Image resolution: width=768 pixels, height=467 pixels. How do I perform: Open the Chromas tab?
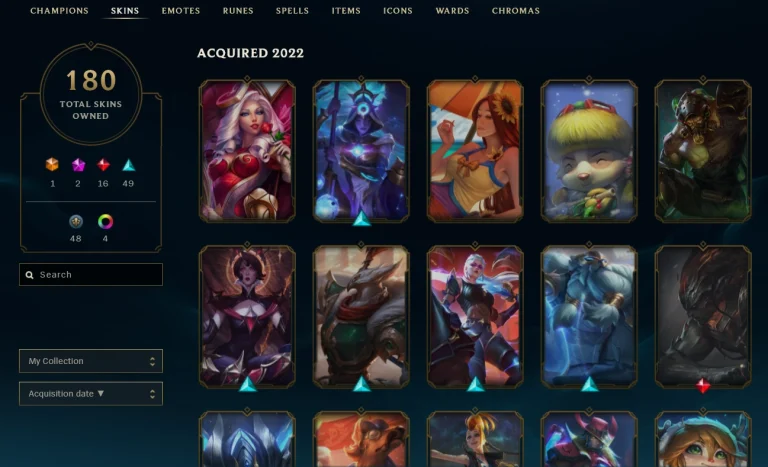(515, 11)
